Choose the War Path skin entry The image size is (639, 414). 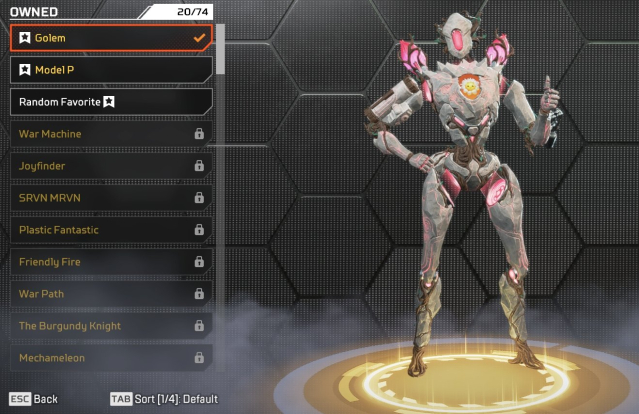(110, 294)
